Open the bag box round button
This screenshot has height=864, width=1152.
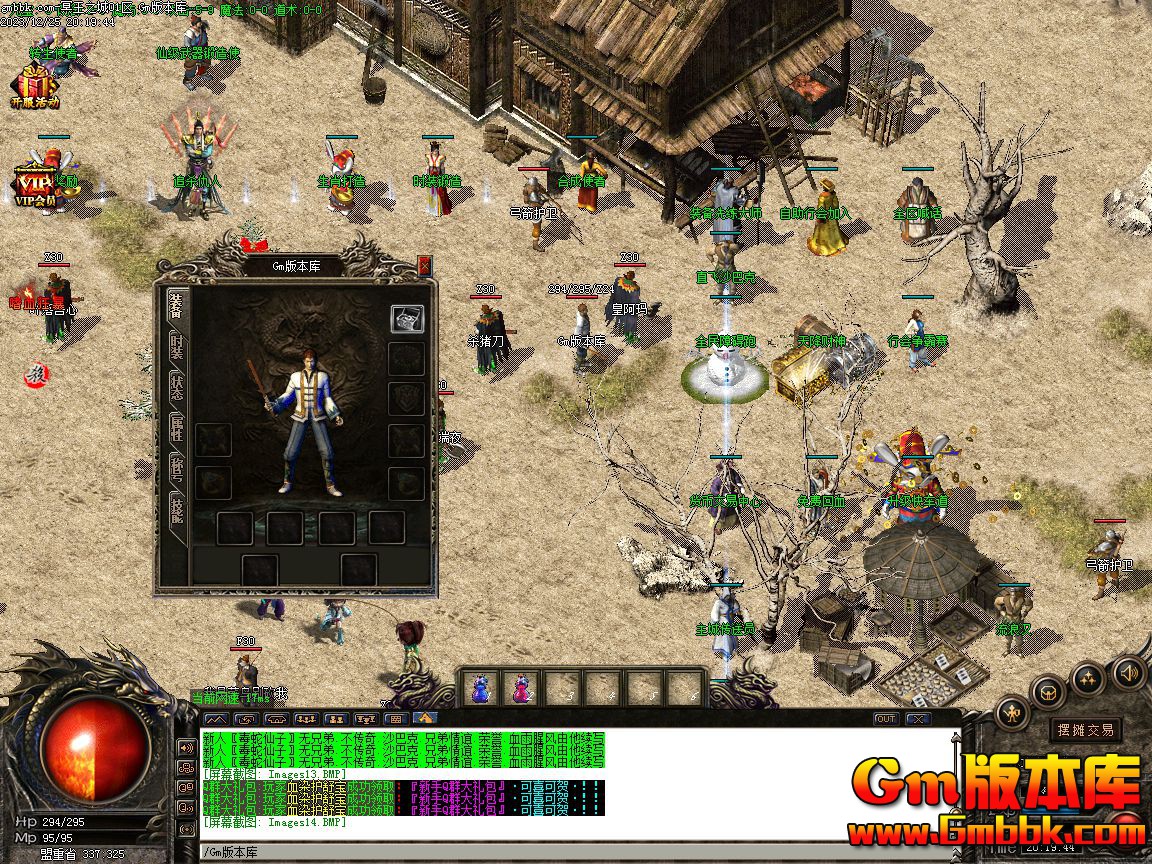pyautogui.click(x=1049, y=690)
